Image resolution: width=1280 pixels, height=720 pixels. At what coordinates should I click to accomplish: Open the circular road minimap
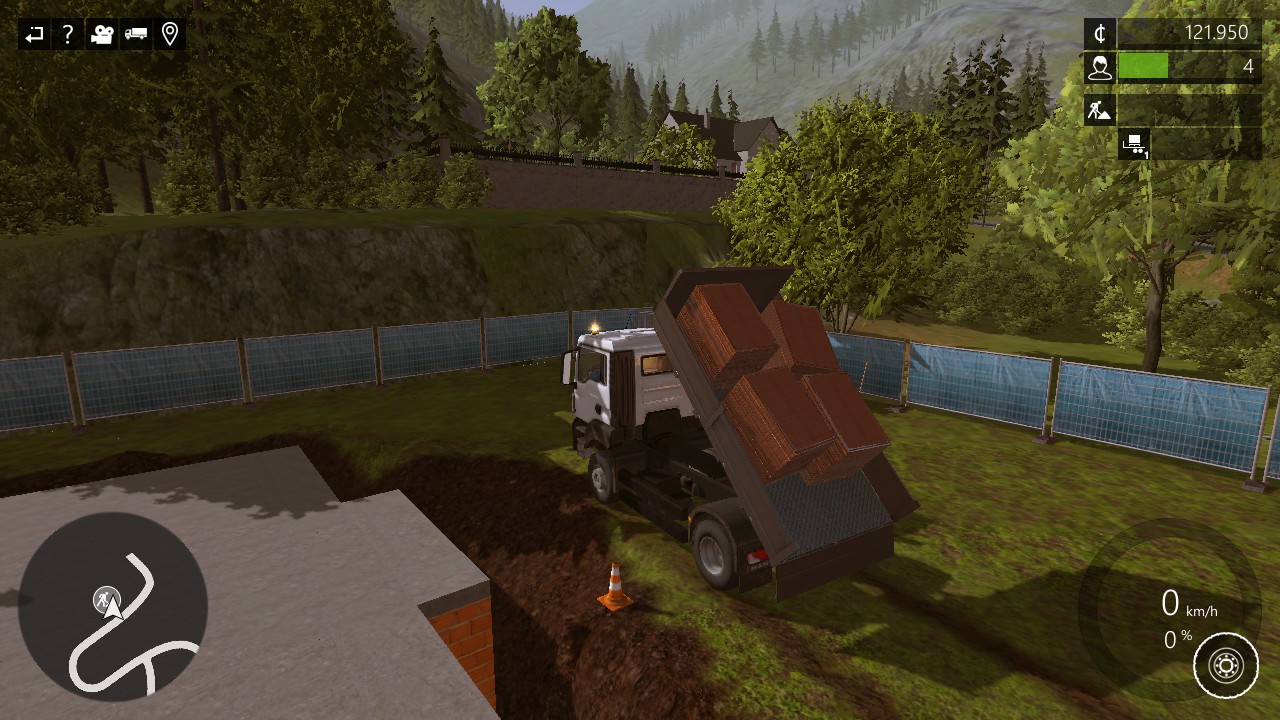coord(113,606)
